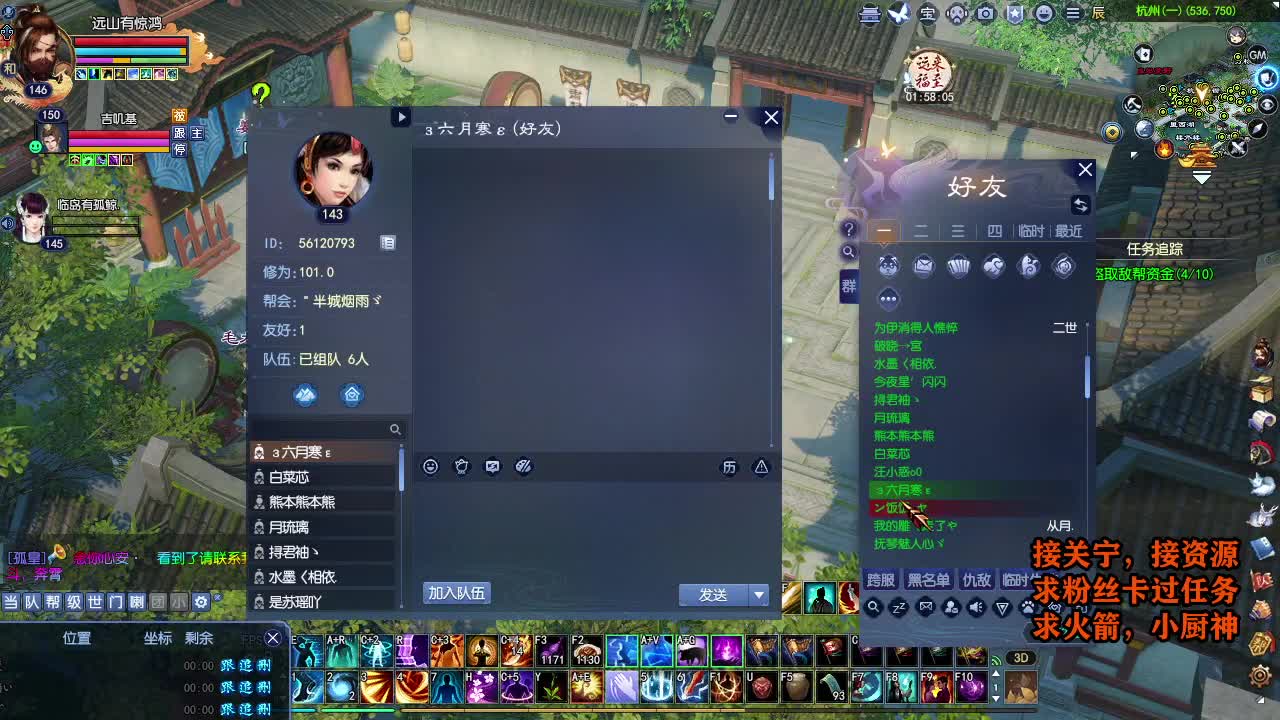Click the panda pet icon in the friends panel
The image size is (1280, 720).
(888, 266)
